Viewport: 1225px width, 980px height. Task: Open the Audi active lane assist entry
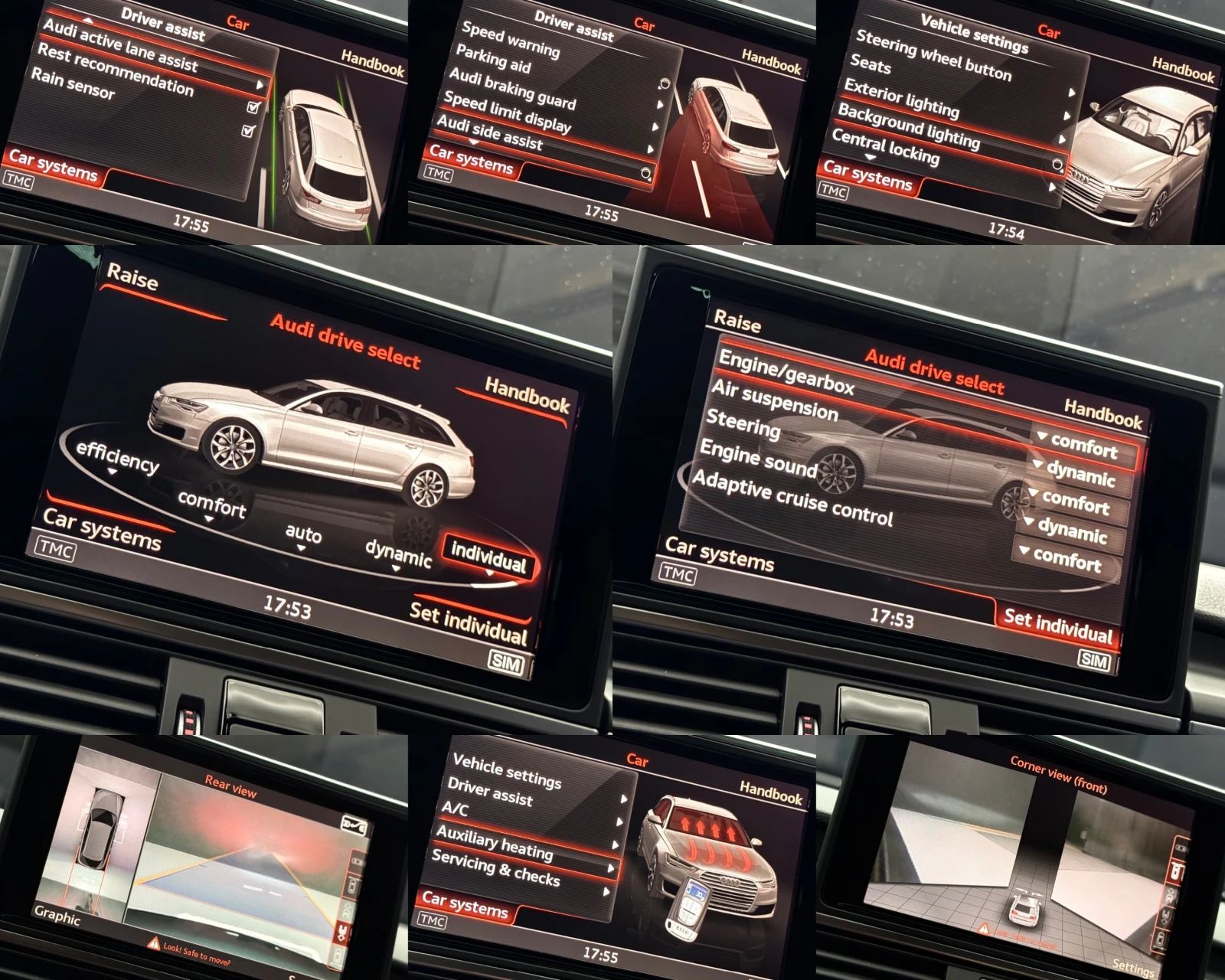pos(120,44)
